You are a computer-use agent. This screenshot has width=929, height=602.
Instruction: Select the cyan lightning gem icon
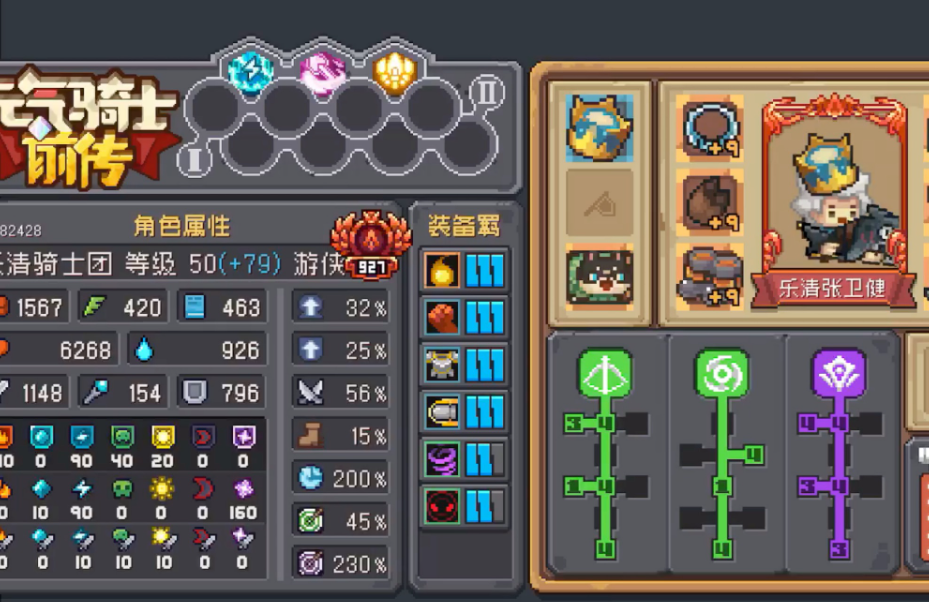[x=250, y=70]
